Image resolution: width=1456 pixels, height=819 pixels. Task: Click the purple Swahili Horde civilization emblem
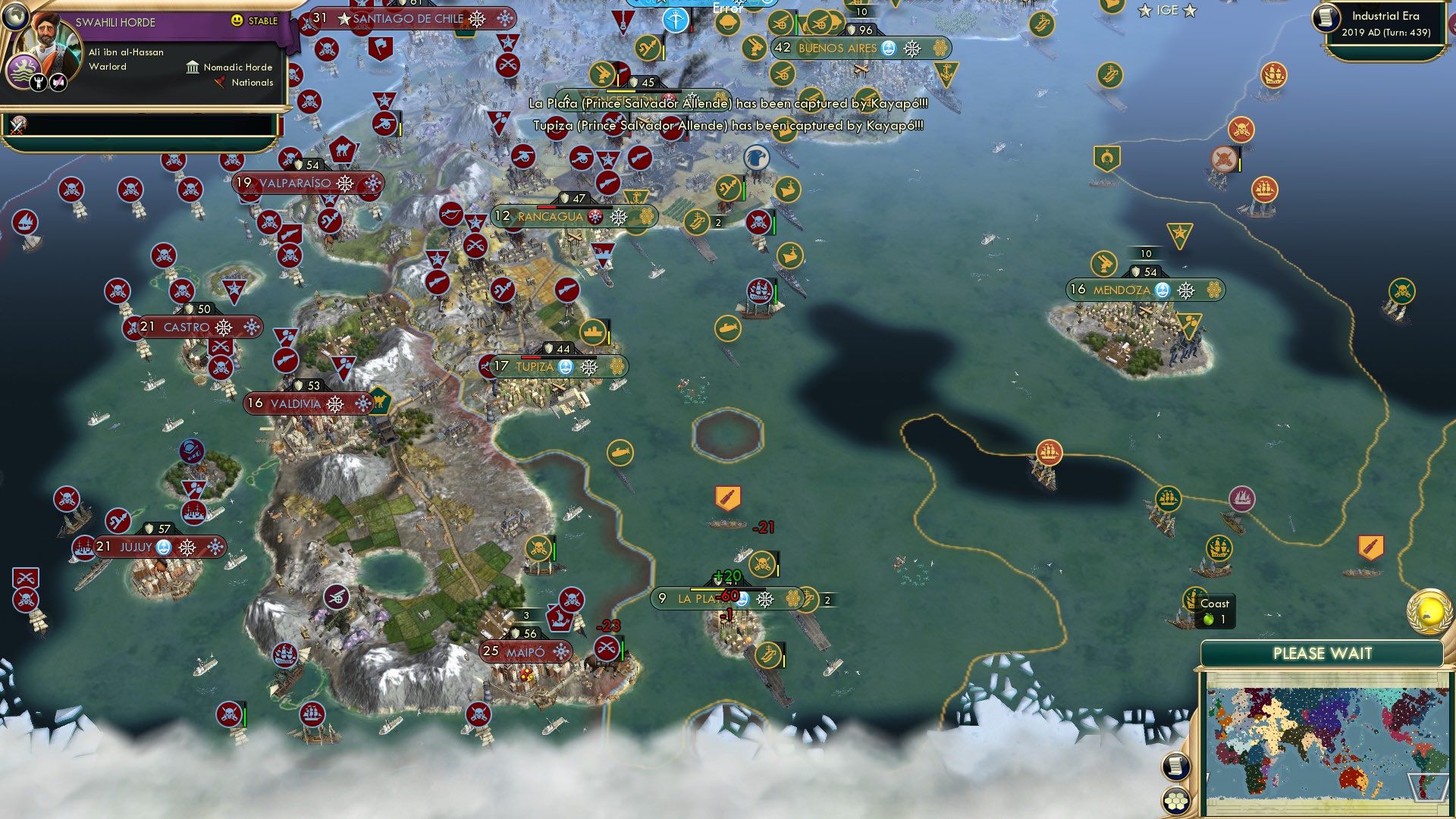click(24, 70)
